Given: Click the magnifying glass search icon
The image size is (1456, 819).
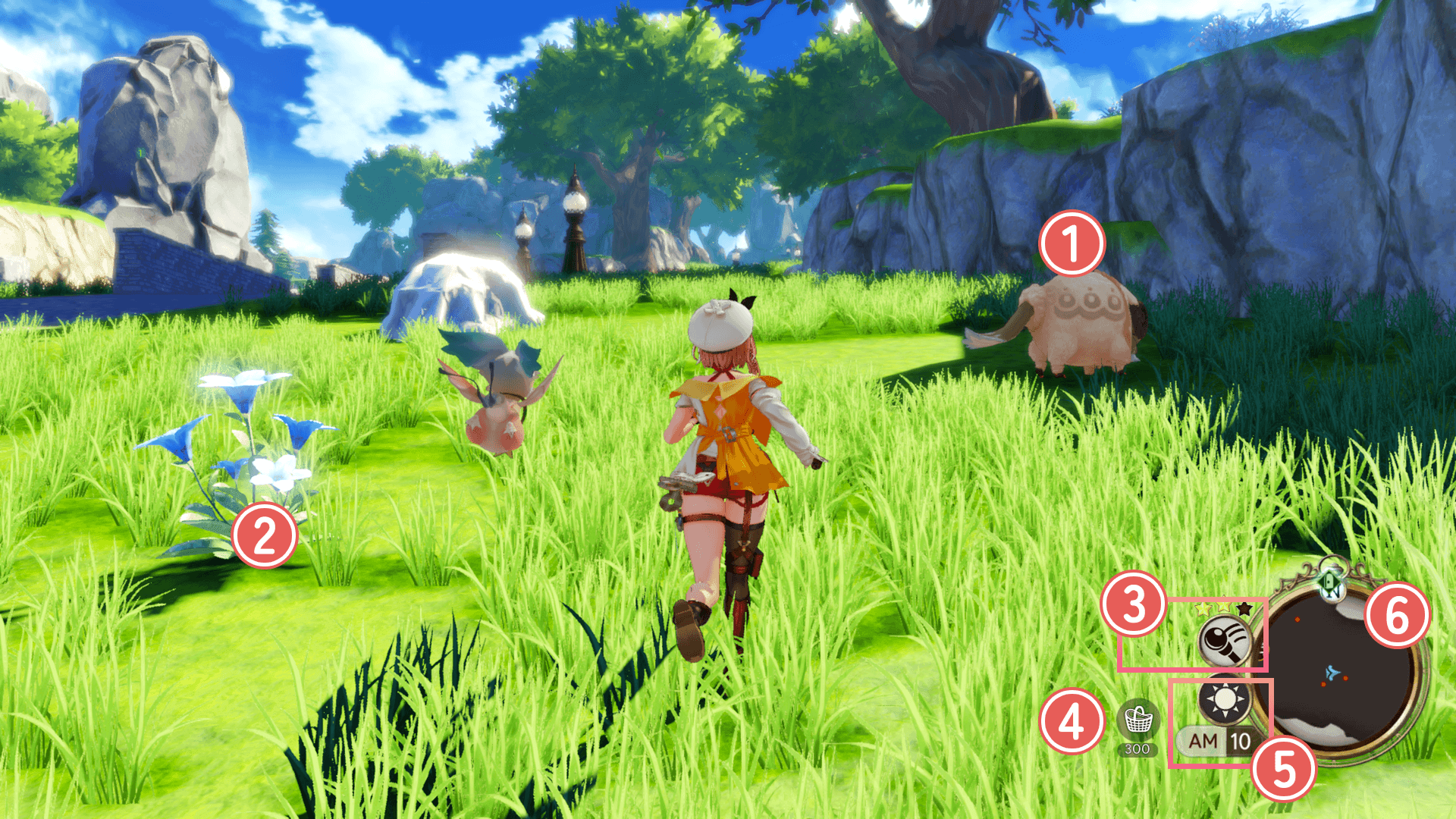Looking at the screenshot, I should click(1224, 642).
